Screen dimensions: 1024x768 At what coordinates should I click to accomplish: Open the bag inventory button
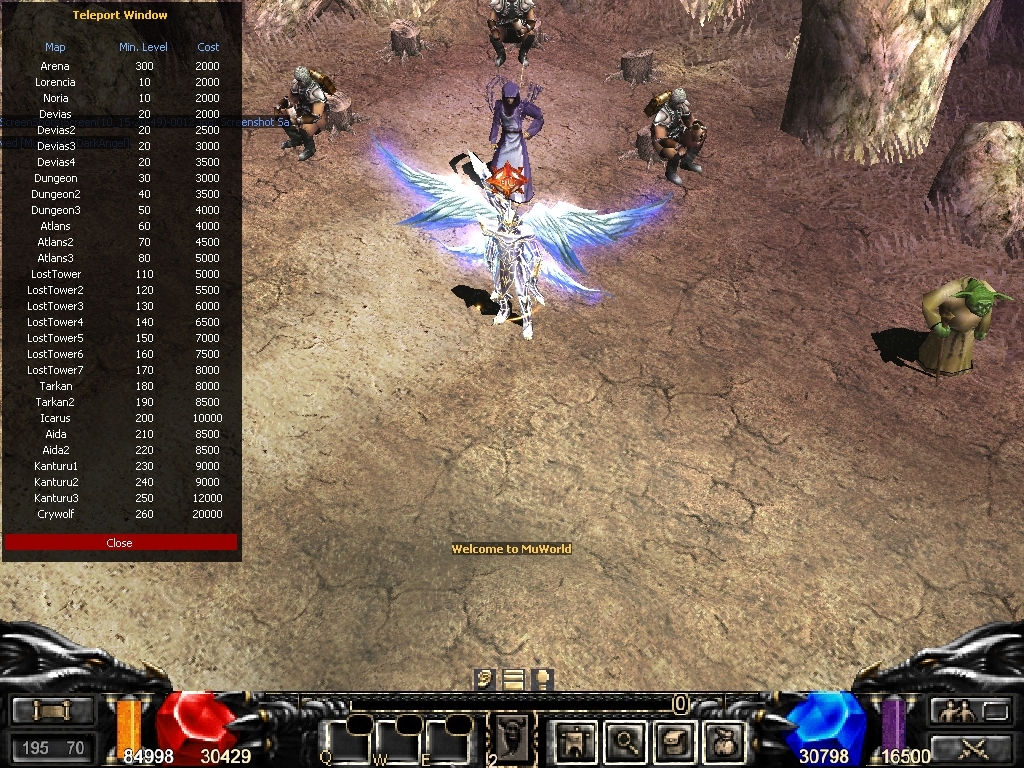[x=722, y=742]
